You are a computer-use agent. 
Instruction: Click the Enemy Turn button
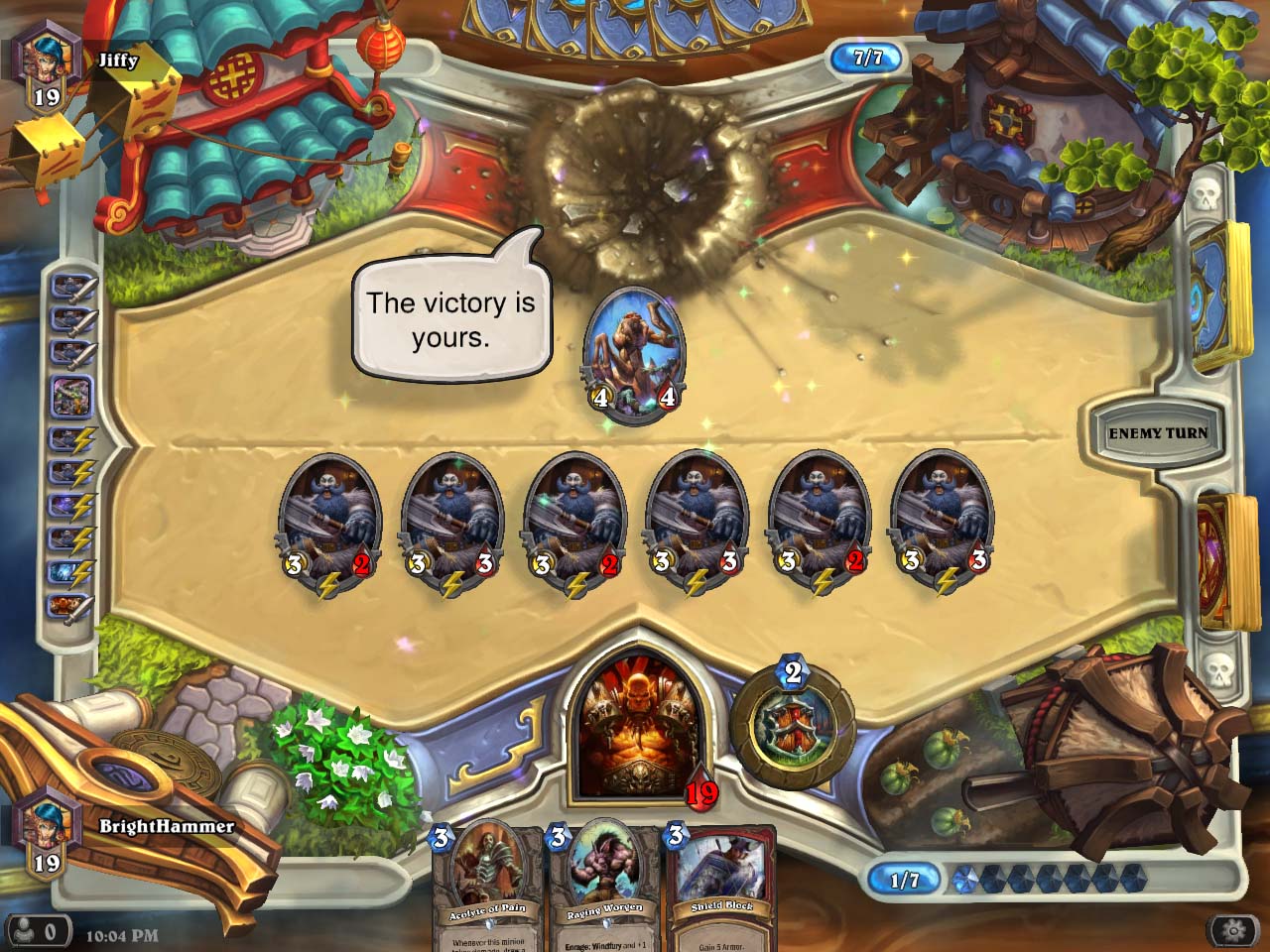(x=1157, y=433)
